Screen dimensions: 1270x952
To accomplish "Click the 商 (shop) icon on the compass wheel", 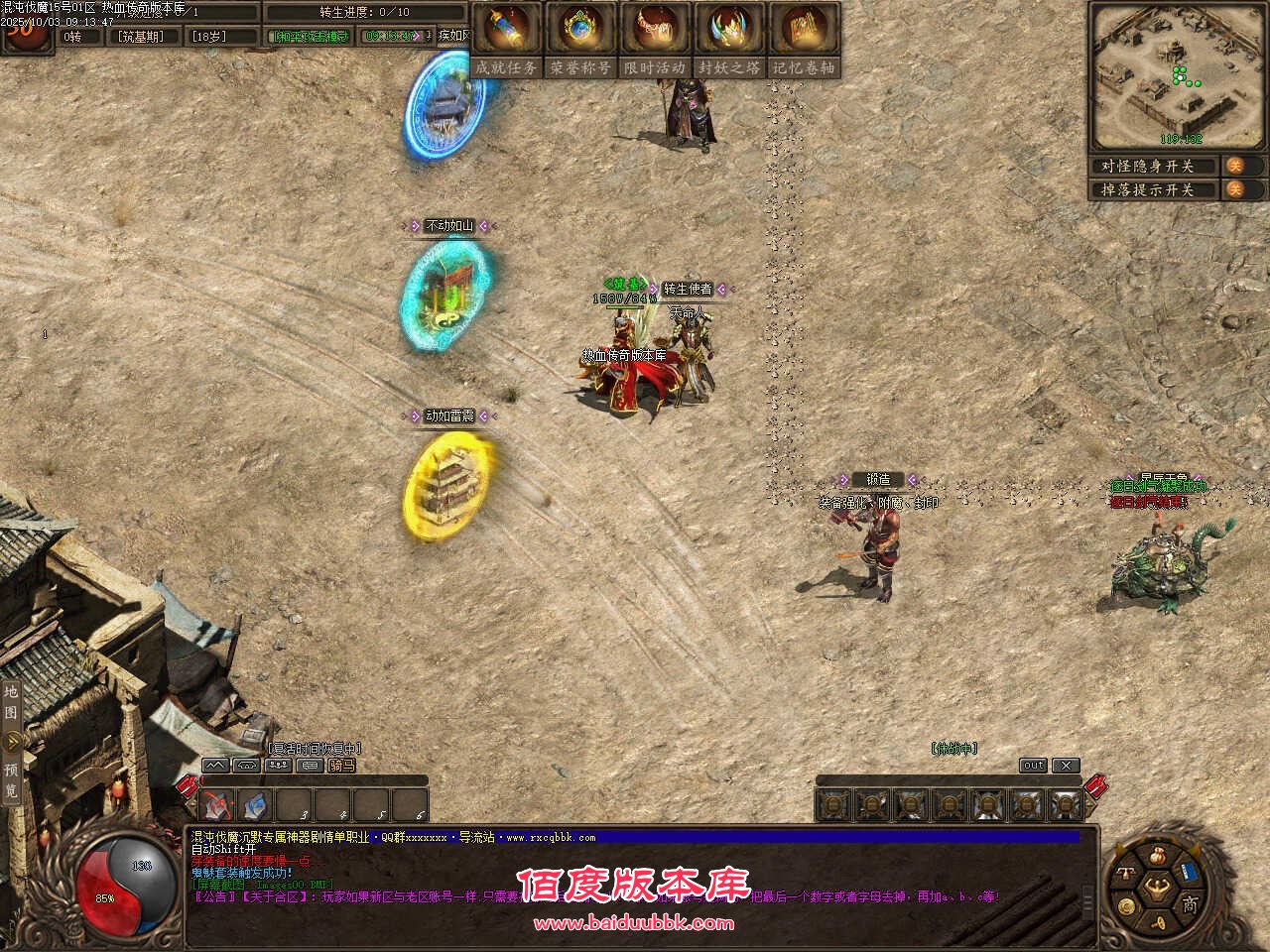I will (1190, 904).
